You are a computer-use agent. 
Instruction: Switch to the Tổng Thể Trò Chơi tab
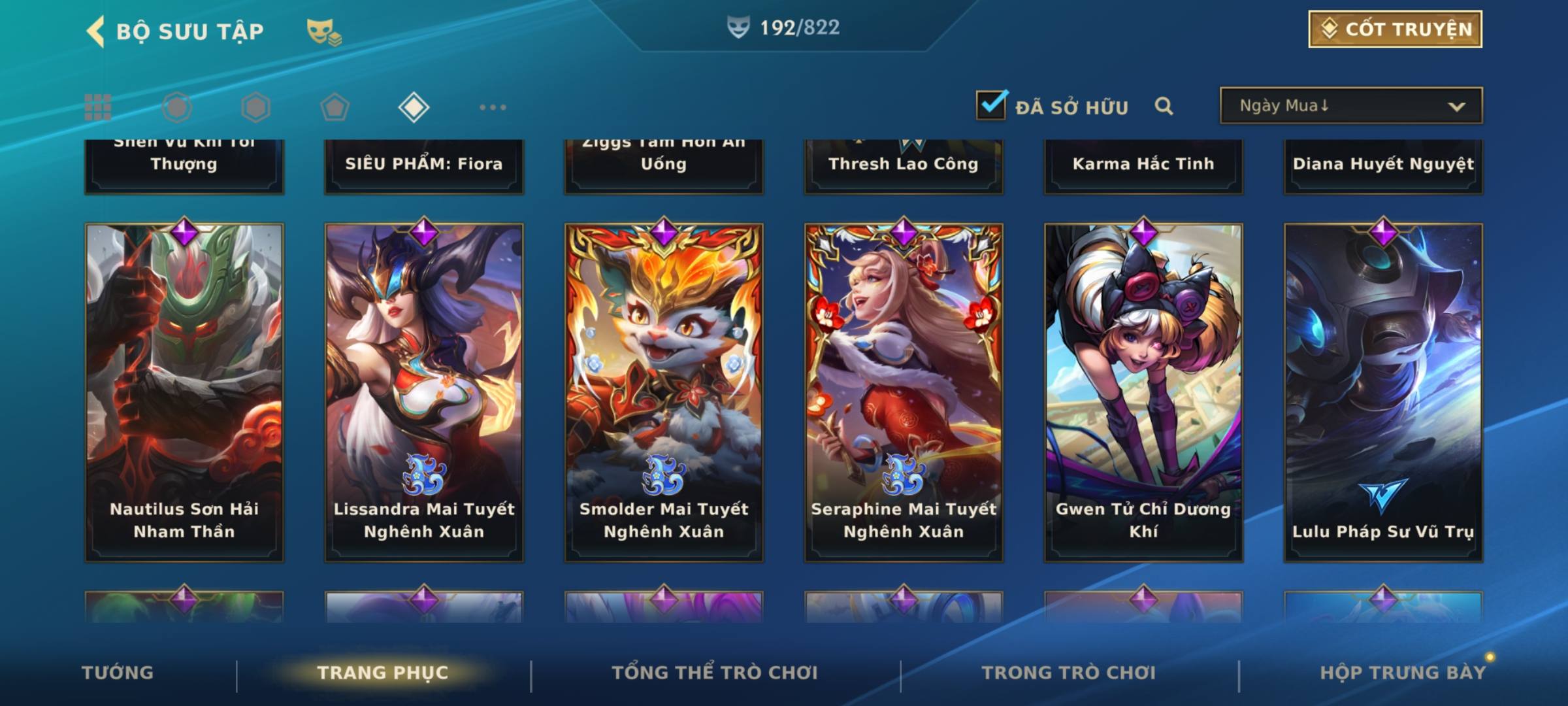[715, 673]
